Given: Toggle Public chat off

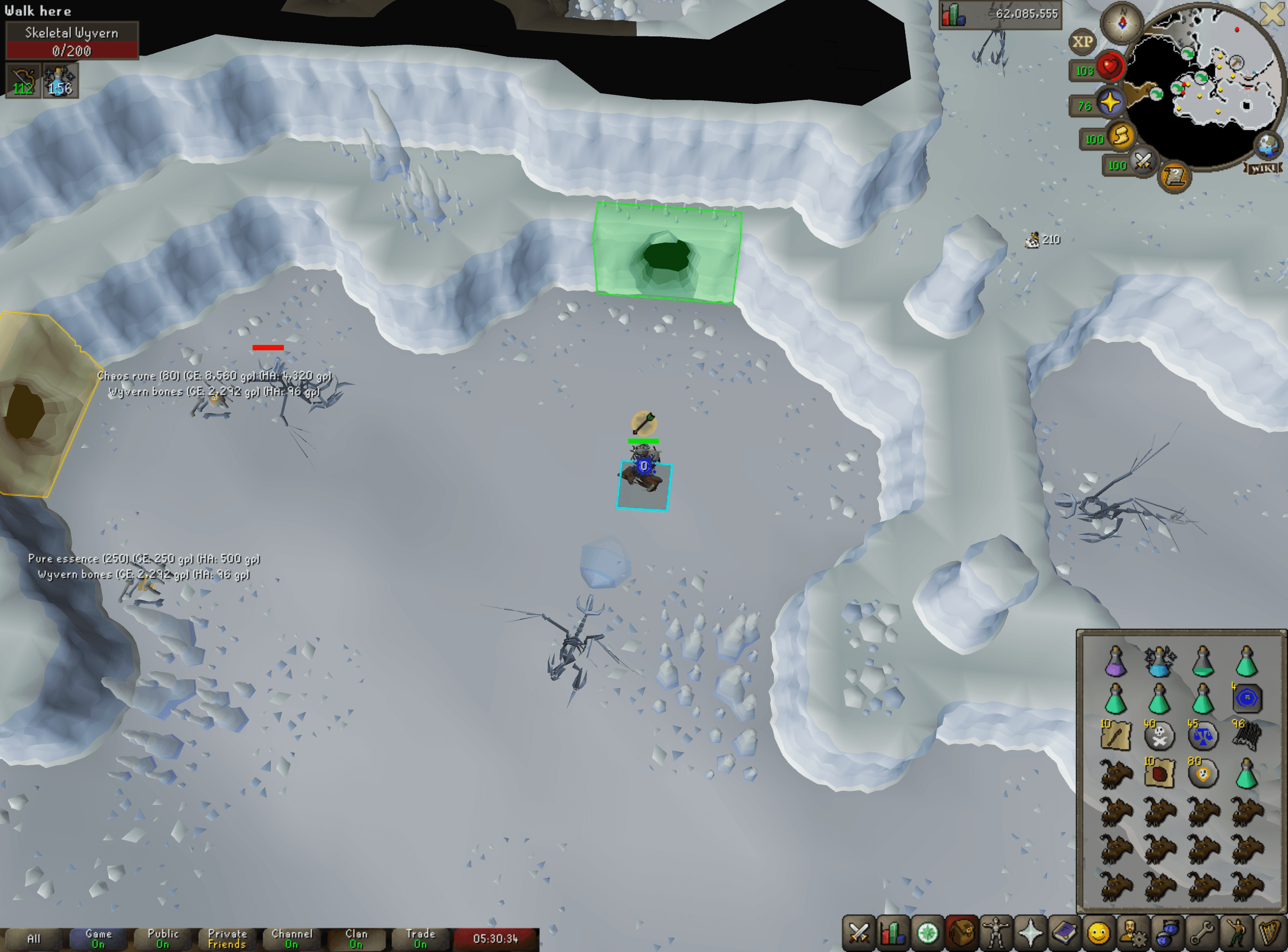Looking at the screenshot, I should pyautogui.click(x=163, y=937).
